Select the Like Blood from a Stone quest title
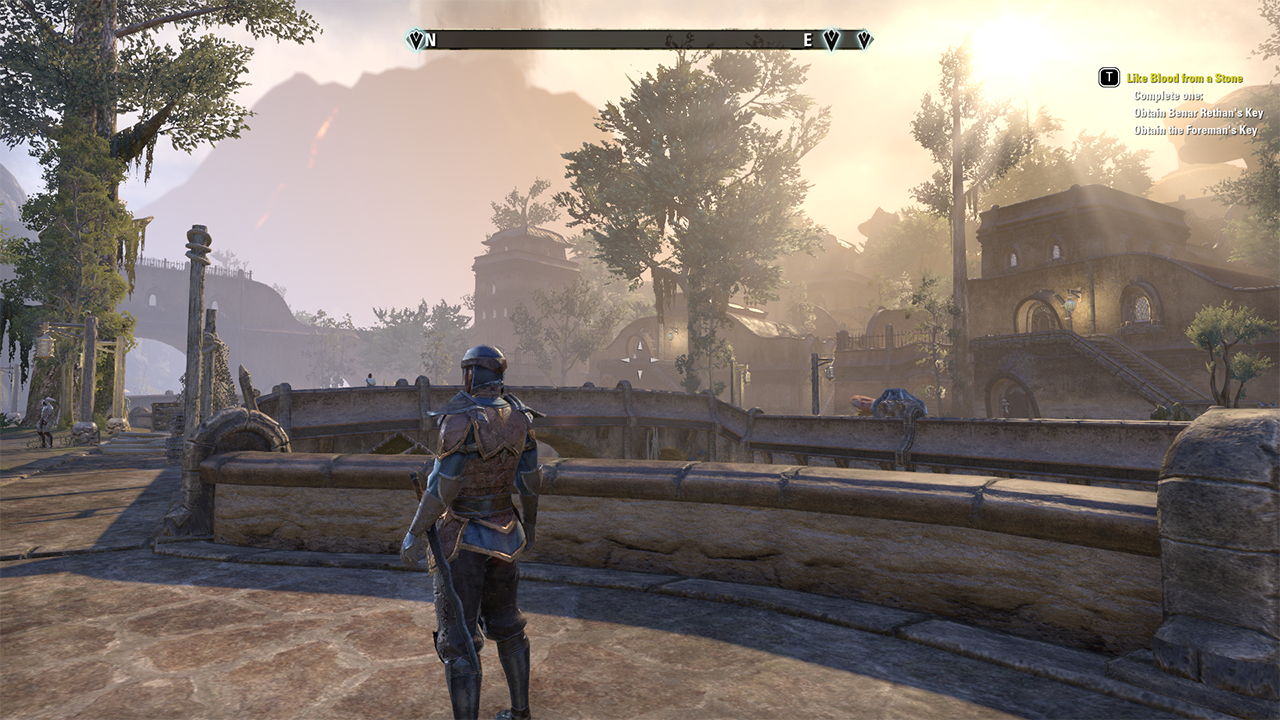The height and width of the screenshot is (720, 1280). pos(1184,78)
